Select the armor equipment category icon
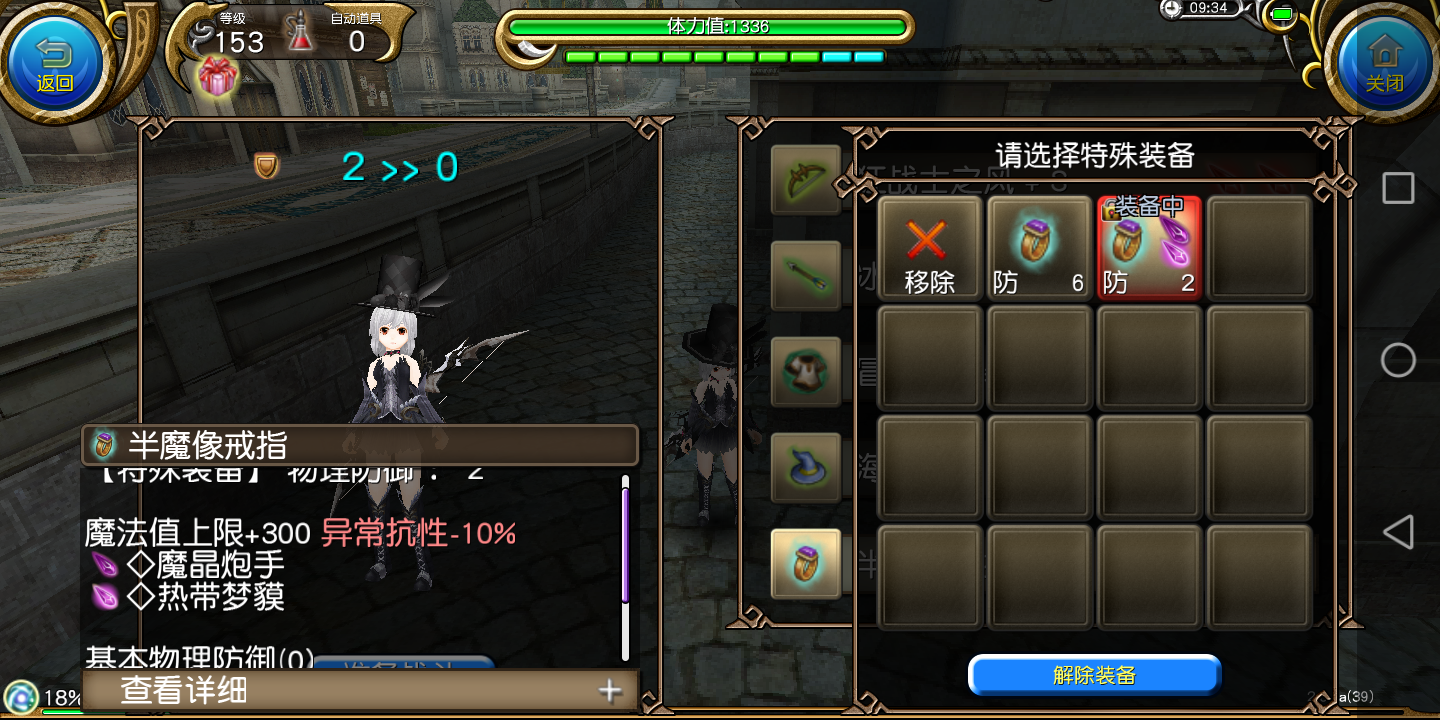 (x=806, y=371)
